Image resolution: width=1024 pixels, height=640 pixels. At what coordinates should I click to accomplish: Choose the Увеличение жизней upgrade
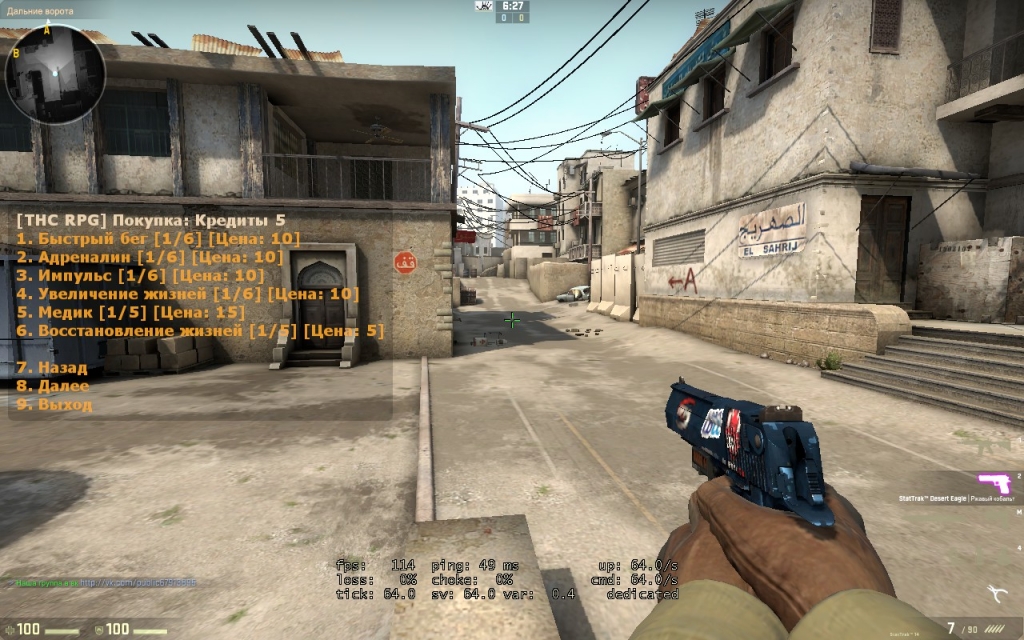point(186,294)
